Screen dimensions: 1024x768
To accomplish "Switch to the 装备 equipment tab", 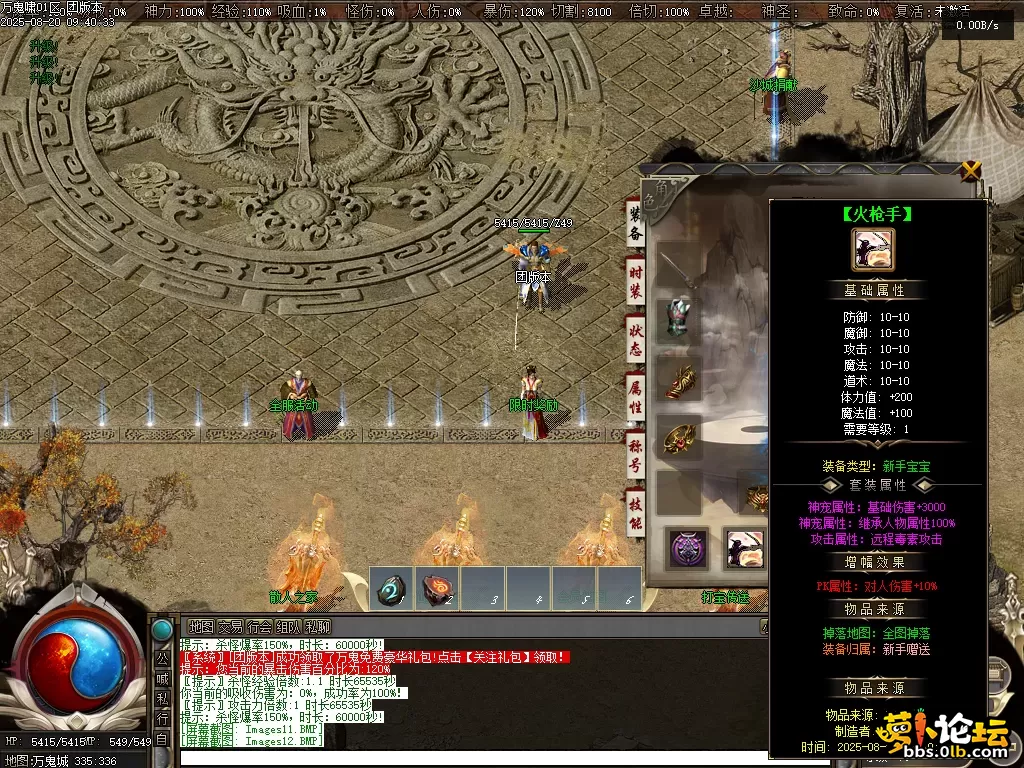I will tap(634, 223).
